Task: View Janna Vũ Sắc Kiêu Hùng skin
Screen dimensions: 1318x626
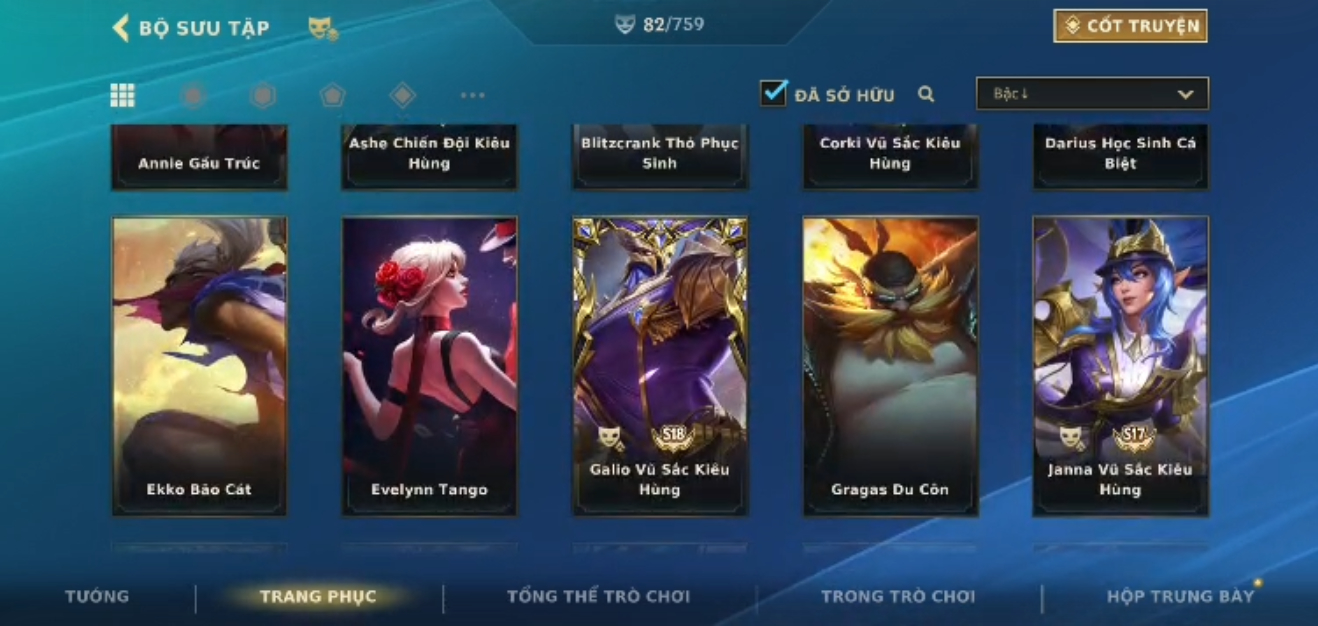Action: pos(1120,366)
